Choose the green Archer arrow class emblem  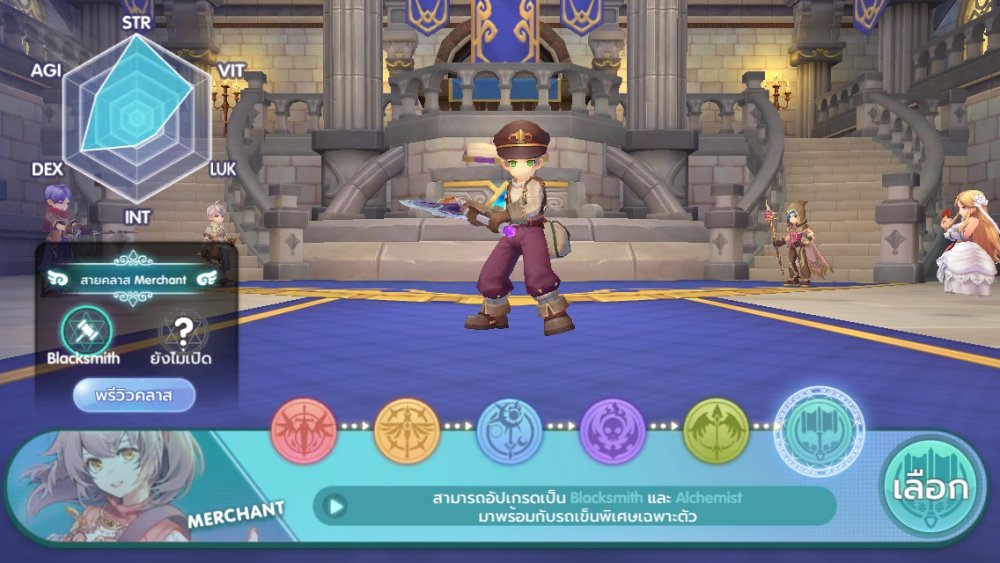coord(716,431)
